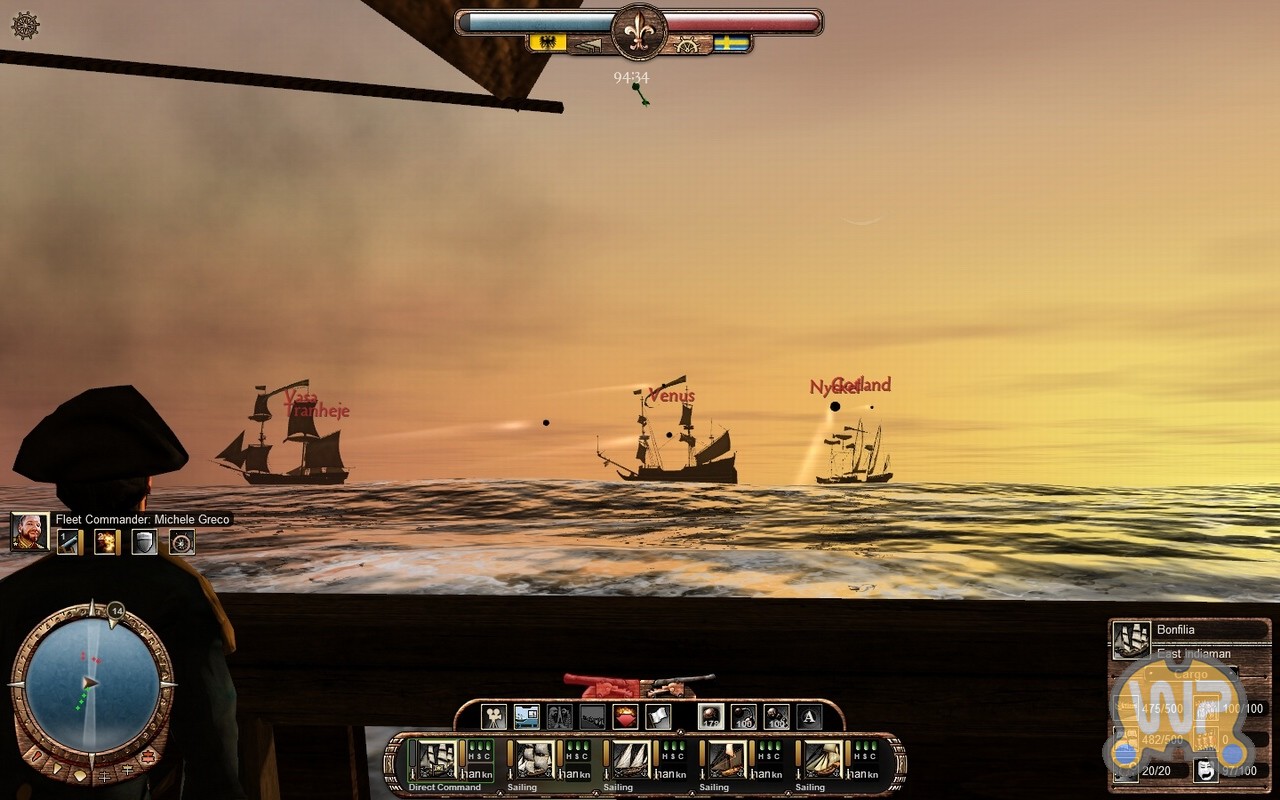This screenshot has height=800, width=1280.
Task: Select the yellow eagle flag
Action: point(547,43)
